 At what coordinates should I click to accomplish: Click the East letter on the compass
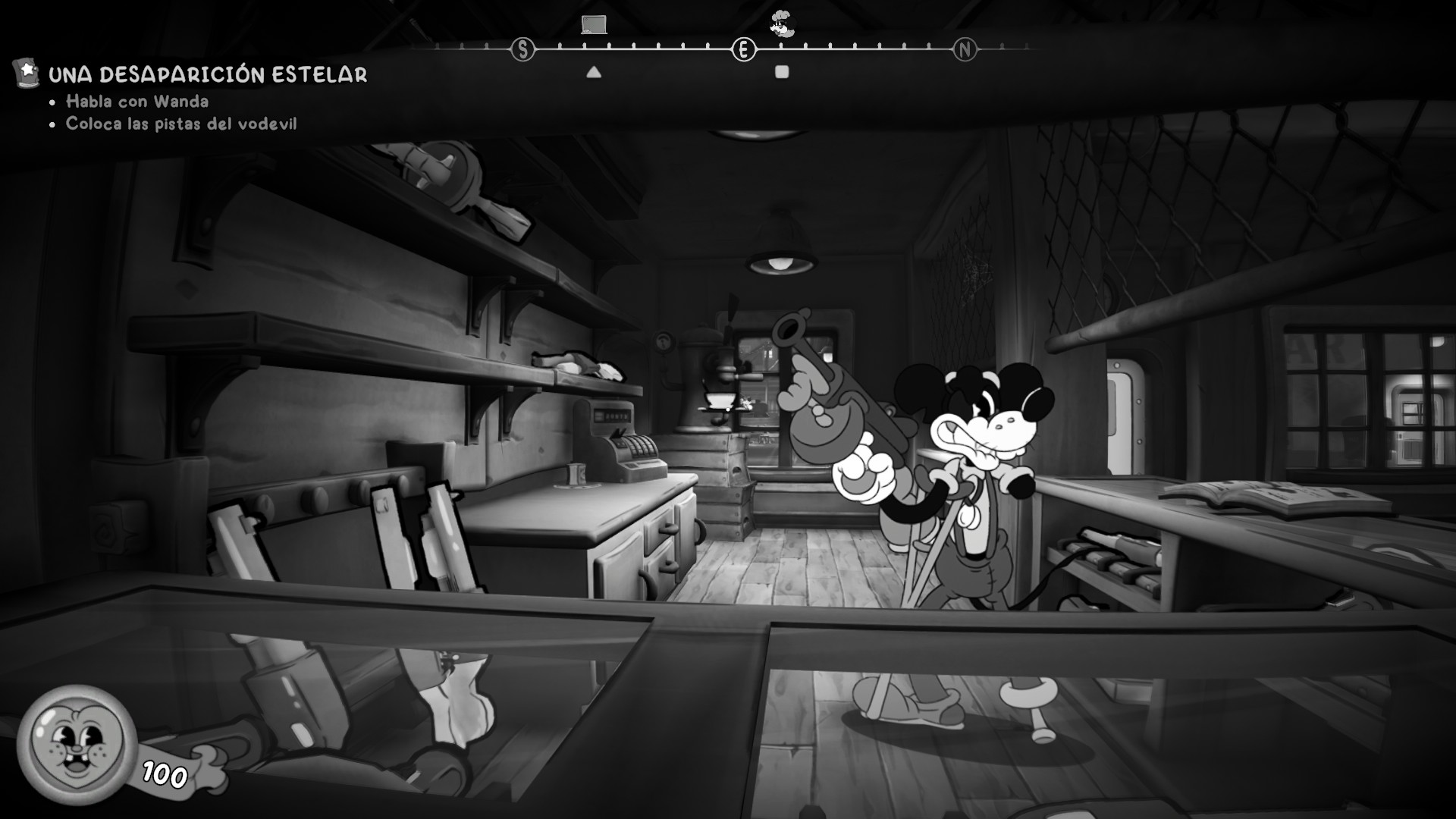tap(744, 50)
